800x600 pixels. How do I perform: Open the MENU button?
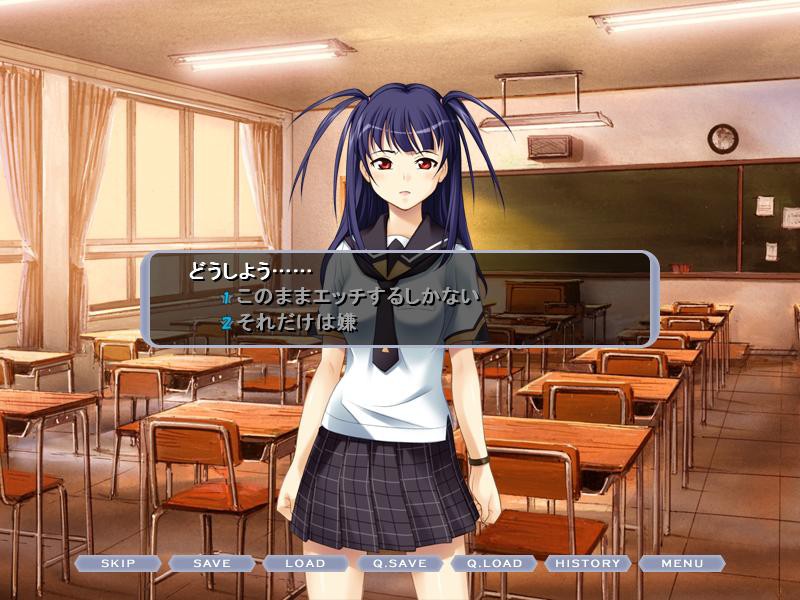(x=682, y=563)
